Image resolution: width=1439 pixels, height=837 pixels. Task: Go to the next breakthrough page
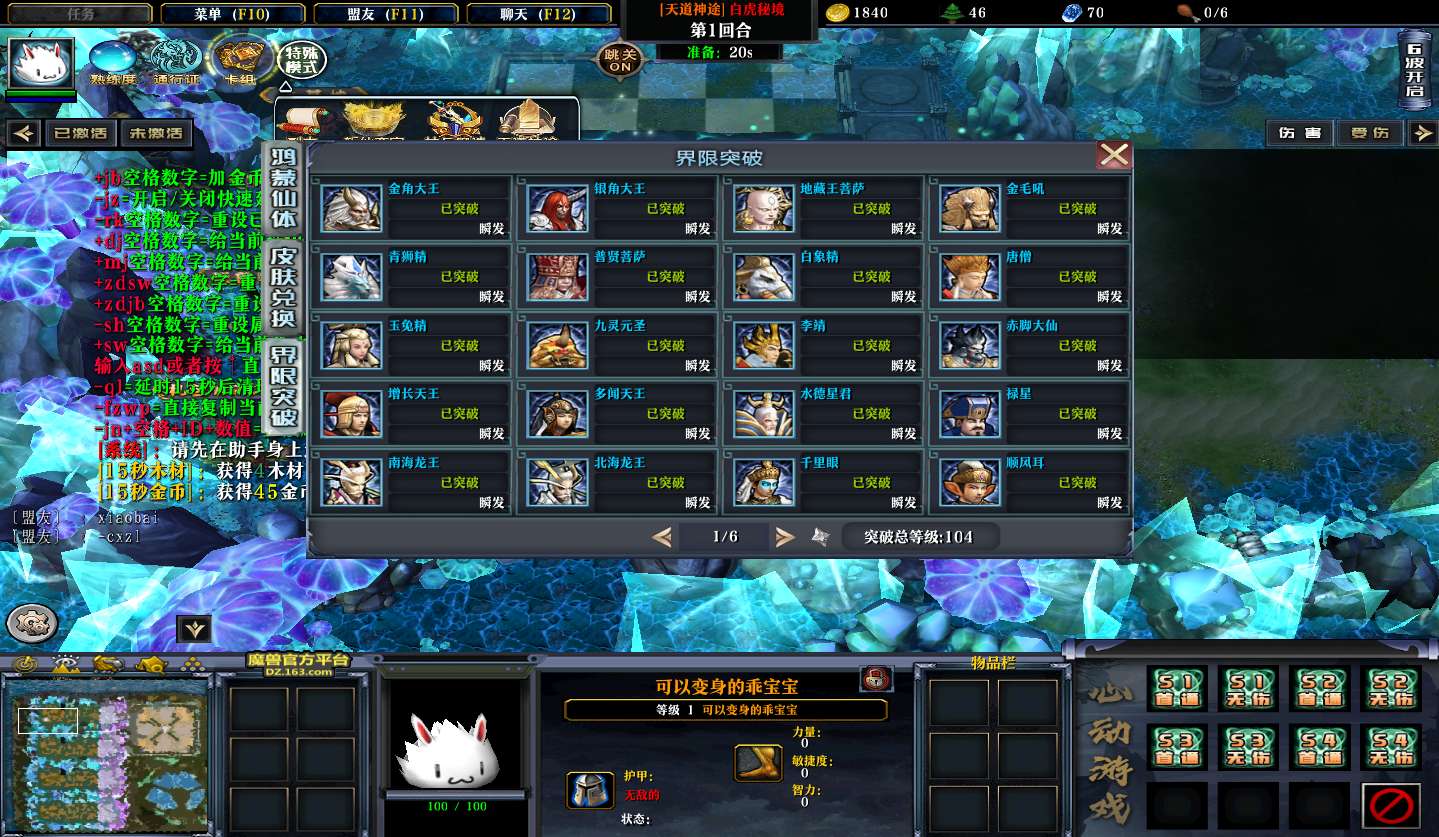[785, 537]
